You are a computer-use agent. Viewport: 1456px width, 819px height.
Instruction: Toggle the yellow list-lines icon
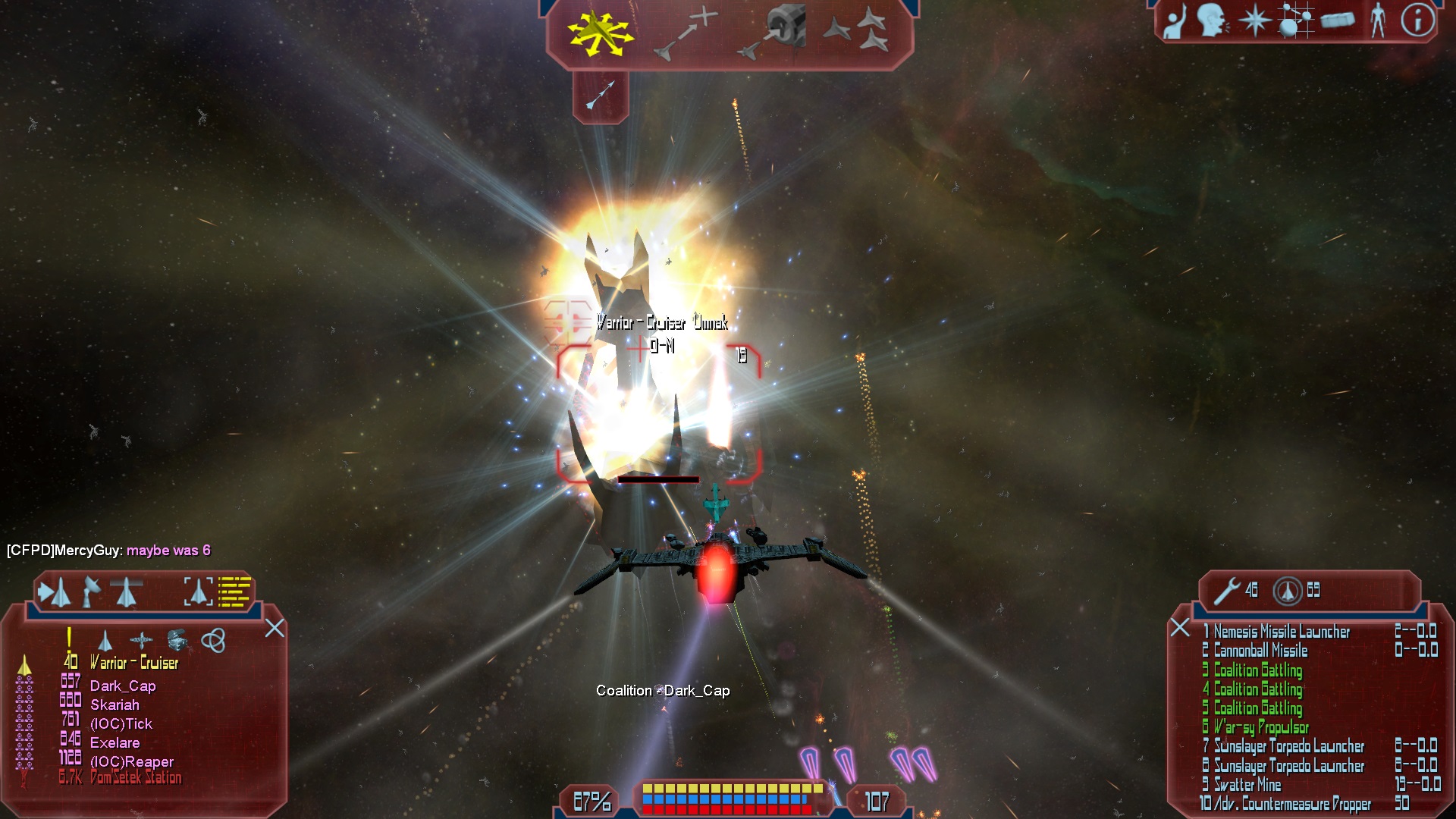click(234, 591)
